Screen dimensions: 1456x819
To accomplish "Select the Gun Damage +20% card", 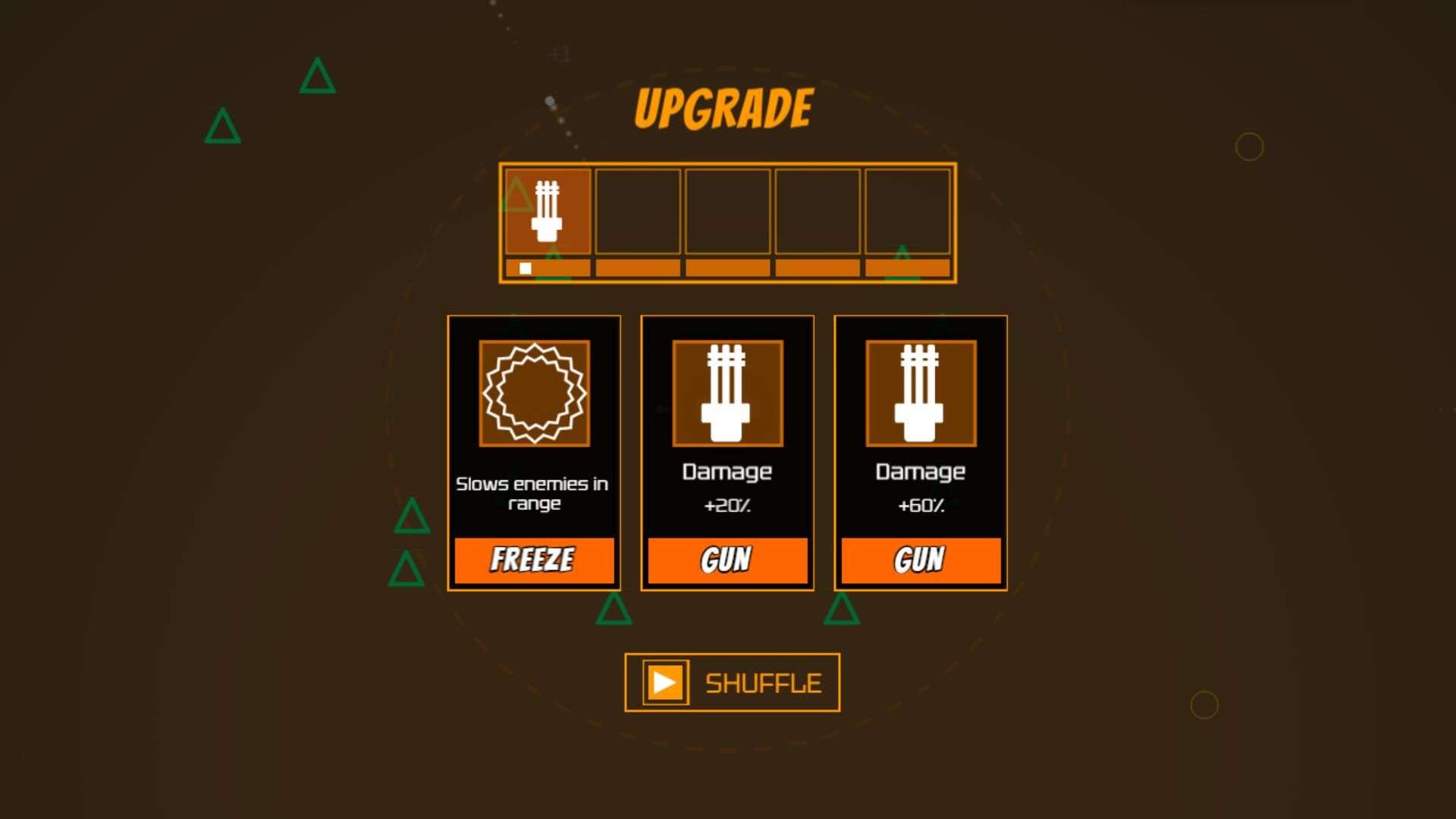I will point(727,453).
